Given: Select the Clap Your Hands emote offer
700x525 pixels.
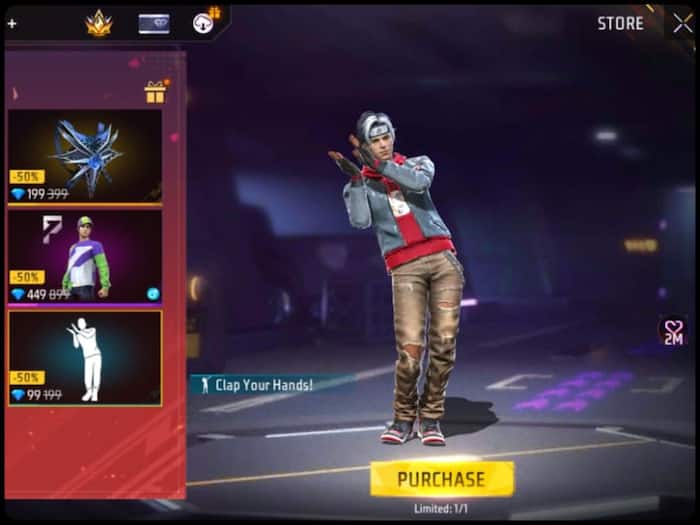Looking at the screenshot, I should (85, 357).
